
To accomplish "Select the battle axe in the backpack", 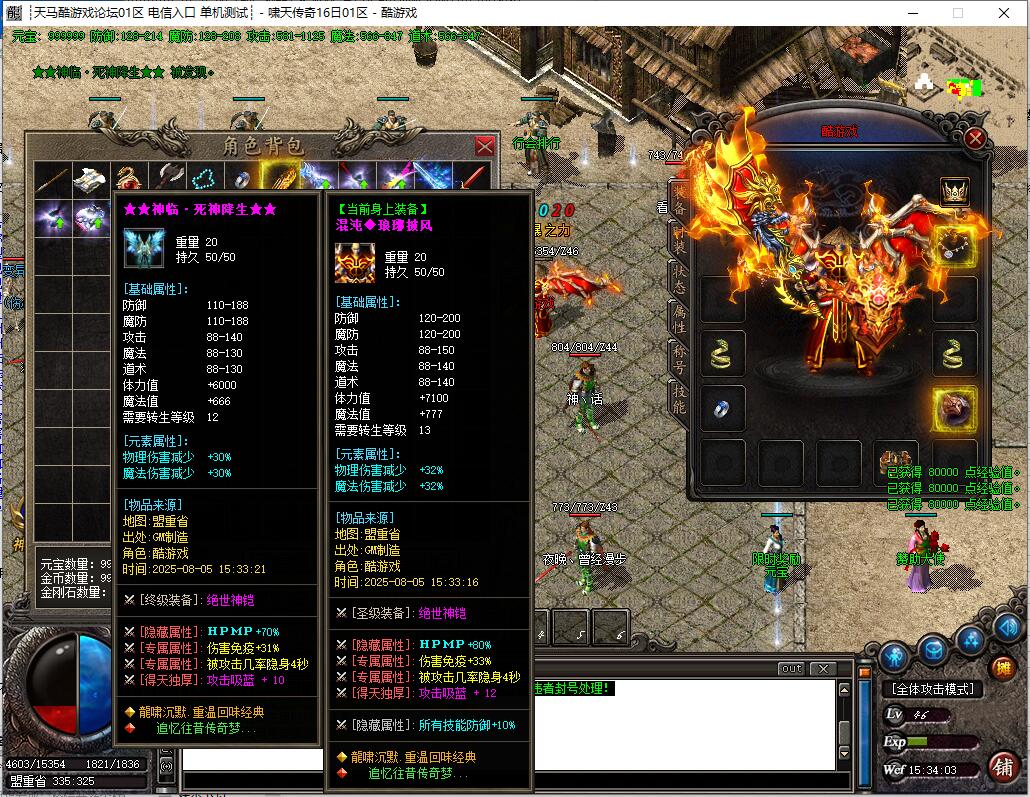I will [x=168, y=180].
